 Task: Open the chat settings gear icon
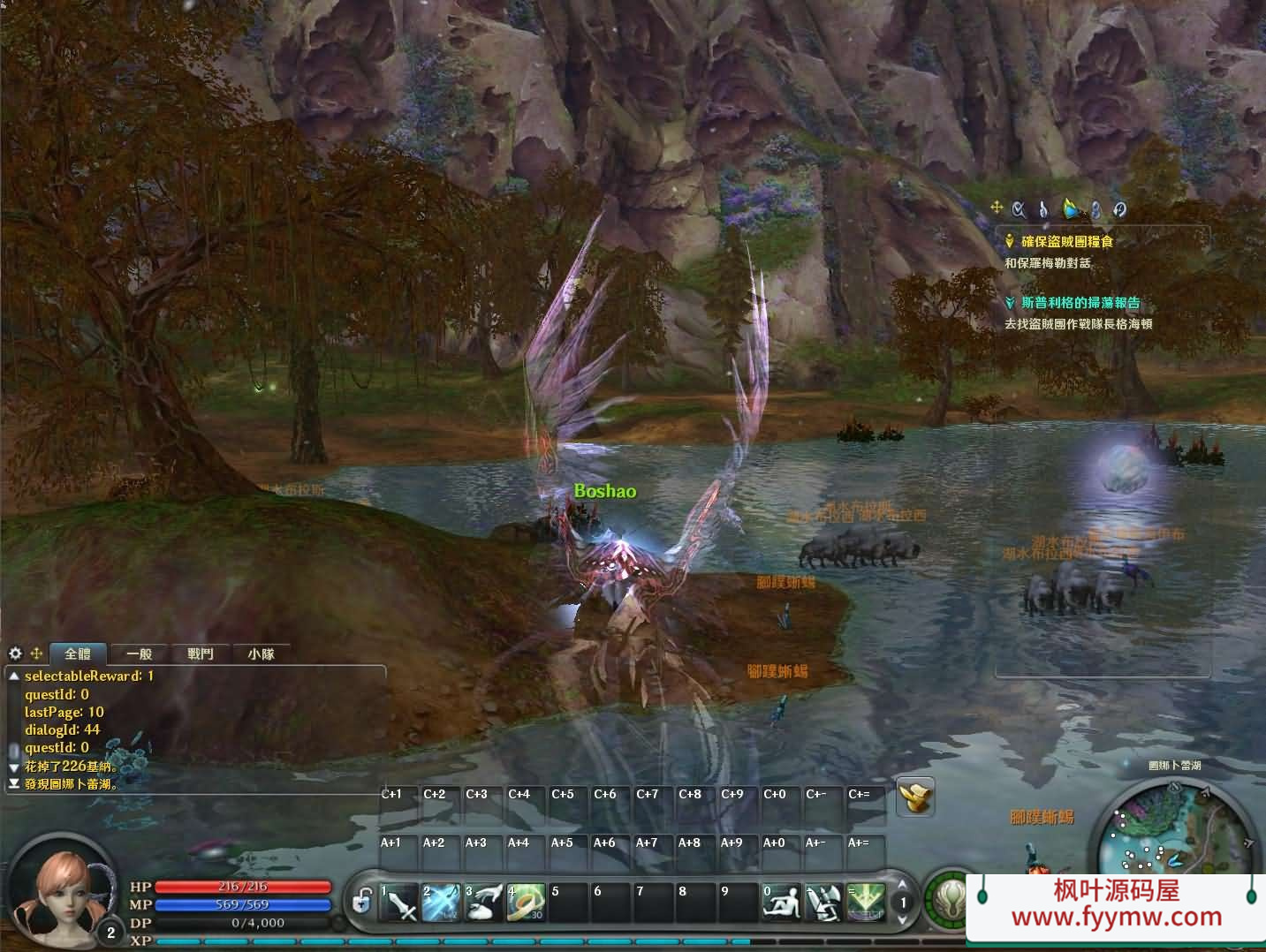pos(15,654)
